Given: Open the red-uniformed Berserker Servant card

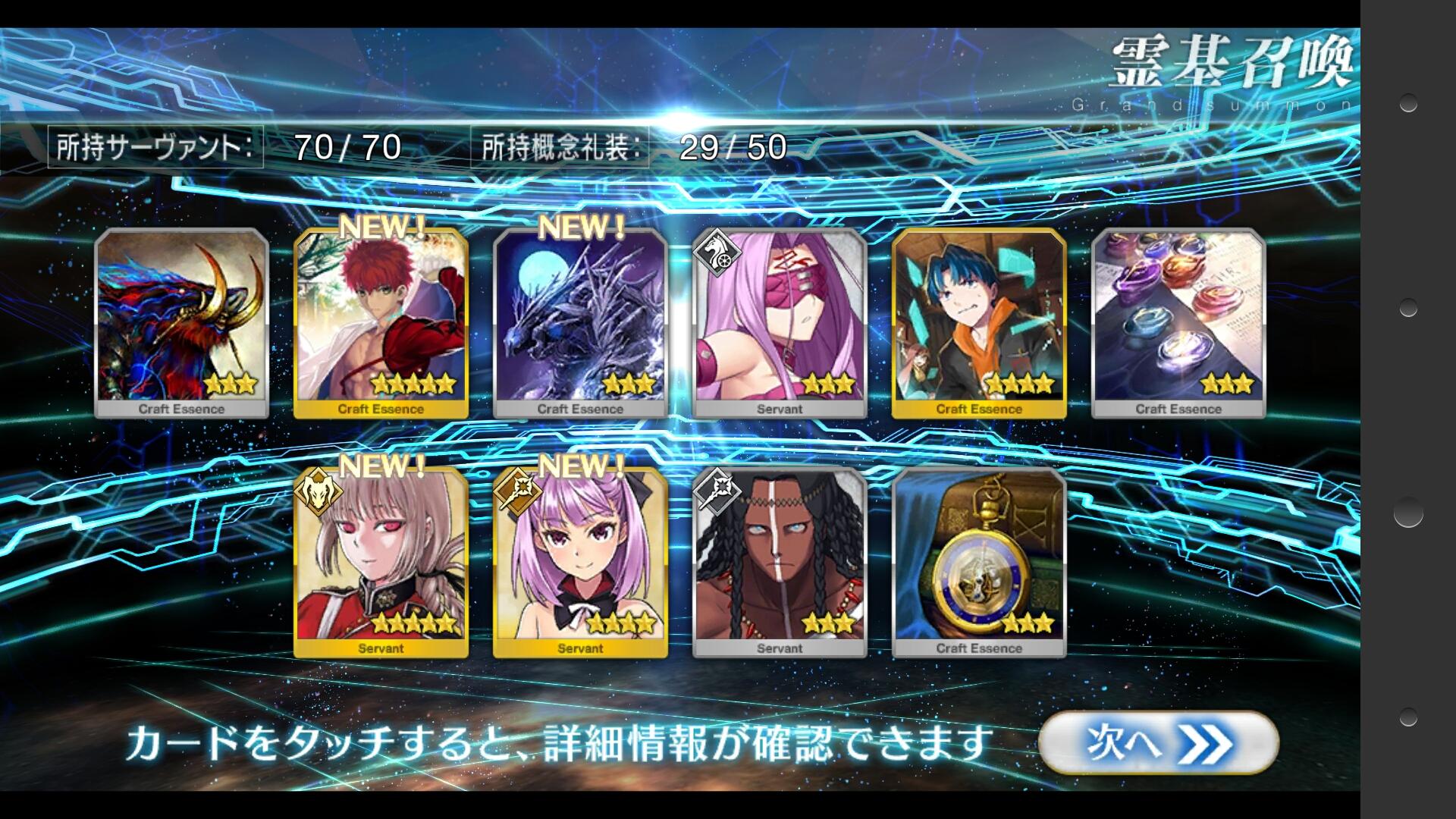Looking at the screenshot, I should coord(381,563).
